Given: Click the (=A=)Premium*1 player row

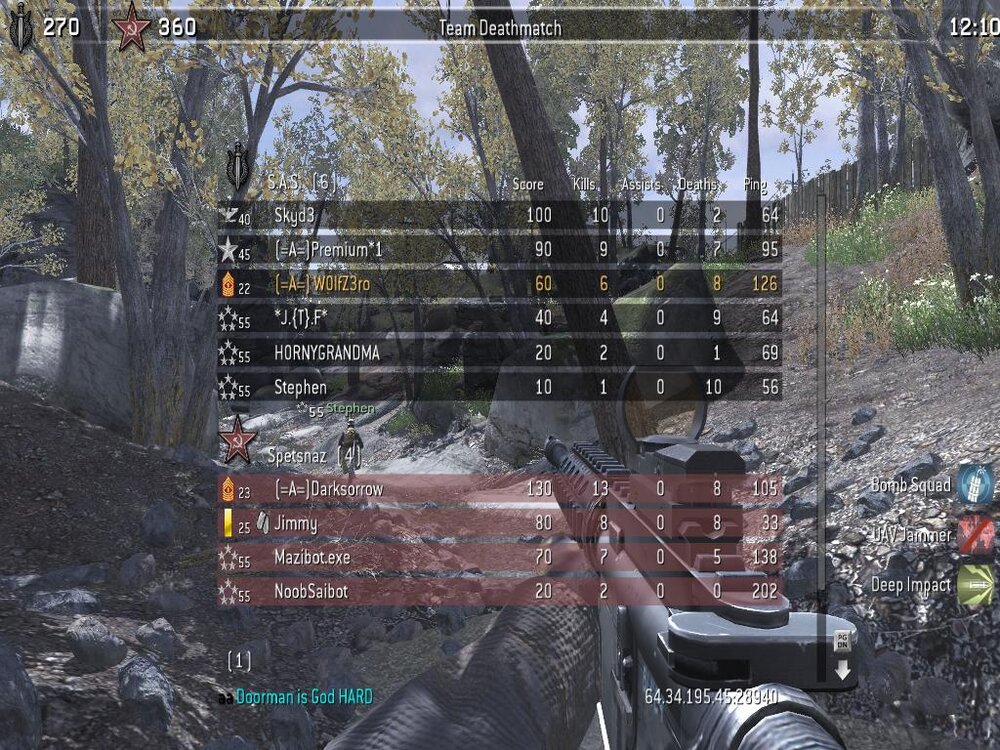Looking at the screenshot, I should pos(500,249).
